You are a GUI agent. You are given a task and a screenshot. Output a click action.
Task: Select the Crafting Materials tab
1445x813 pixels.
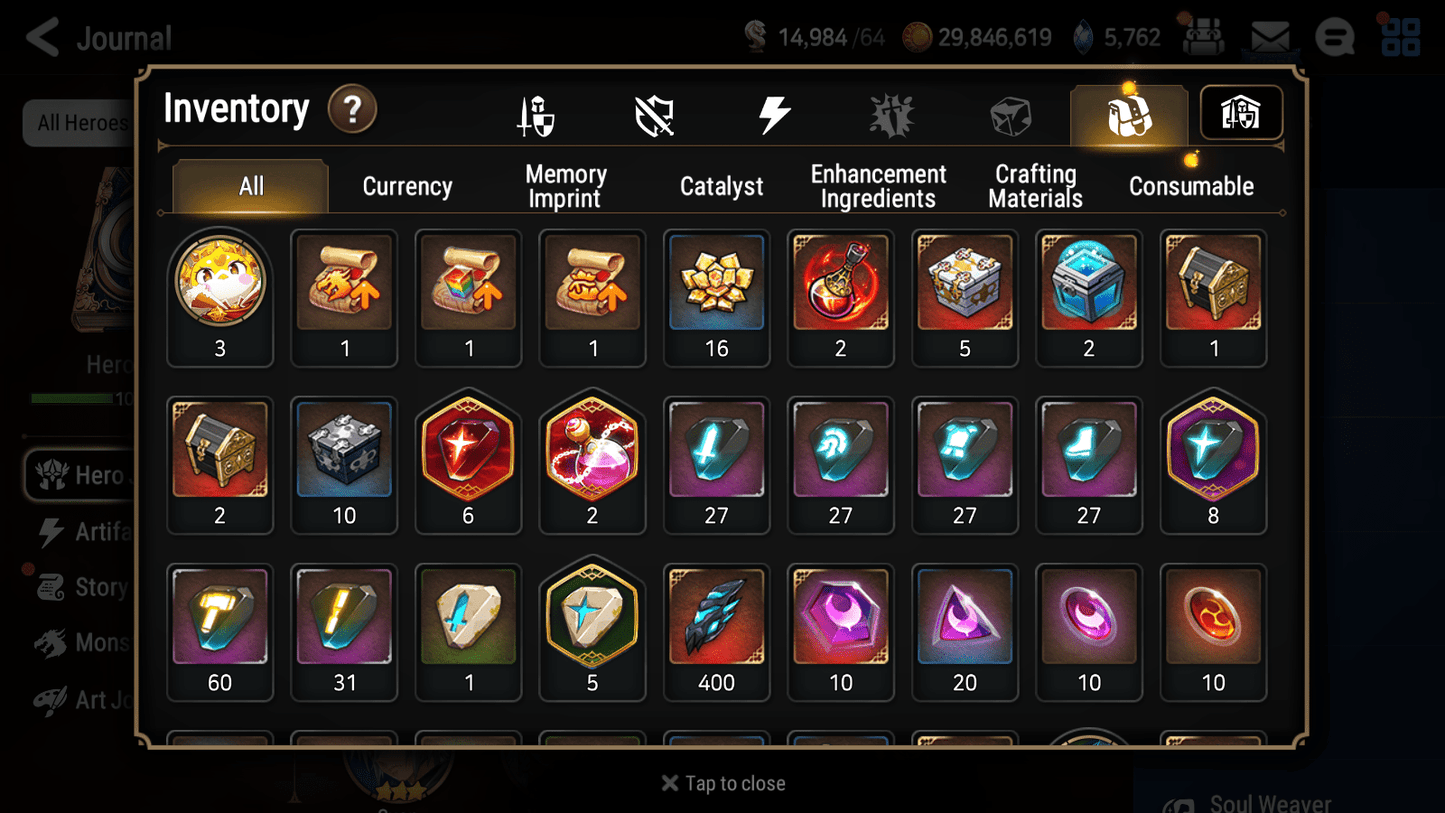(x=1035, y=186)
